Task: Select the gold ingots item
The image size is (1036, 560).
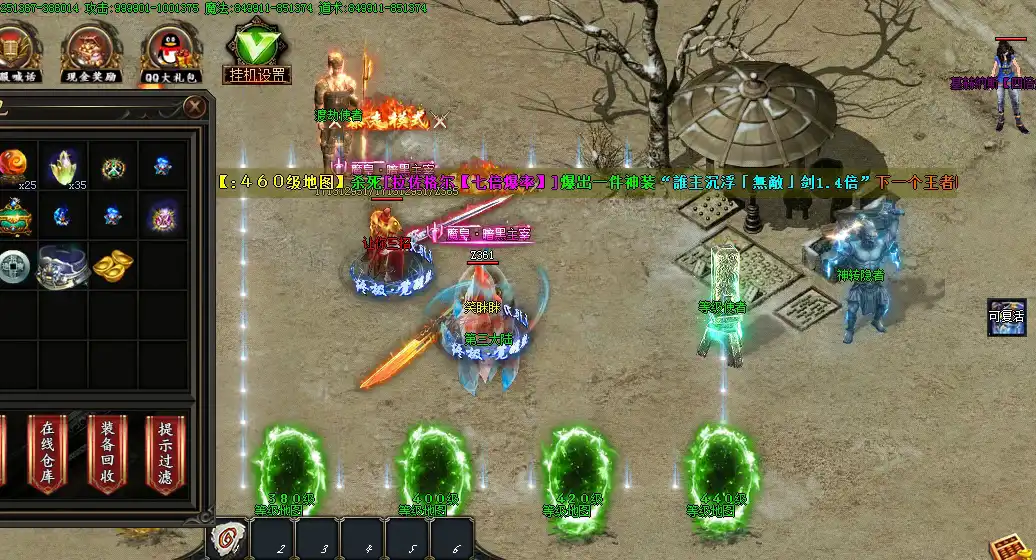Action: [112, 266]
